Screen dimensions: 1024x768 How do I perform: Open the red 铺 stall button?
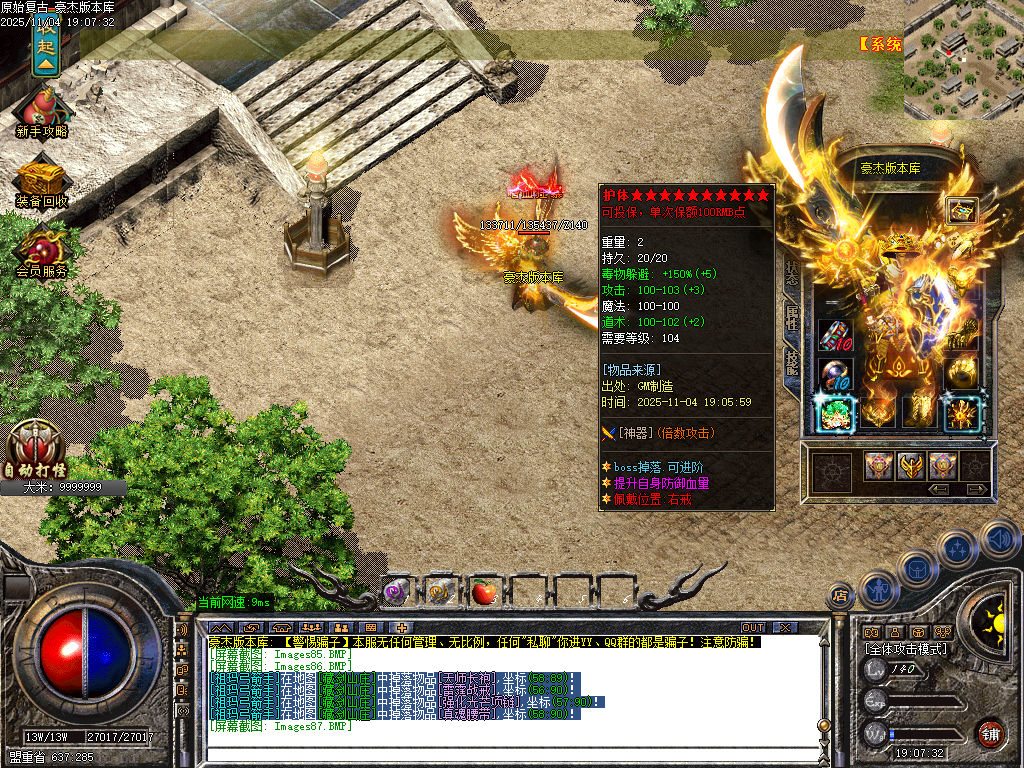[991, 733]
